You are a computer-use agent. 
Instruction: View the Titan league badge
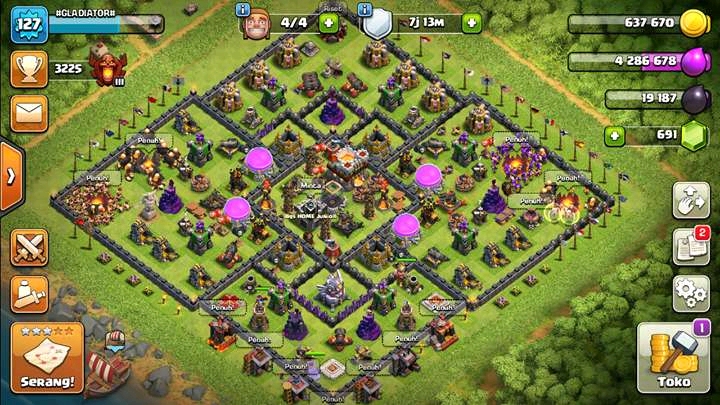coord(102,68)
